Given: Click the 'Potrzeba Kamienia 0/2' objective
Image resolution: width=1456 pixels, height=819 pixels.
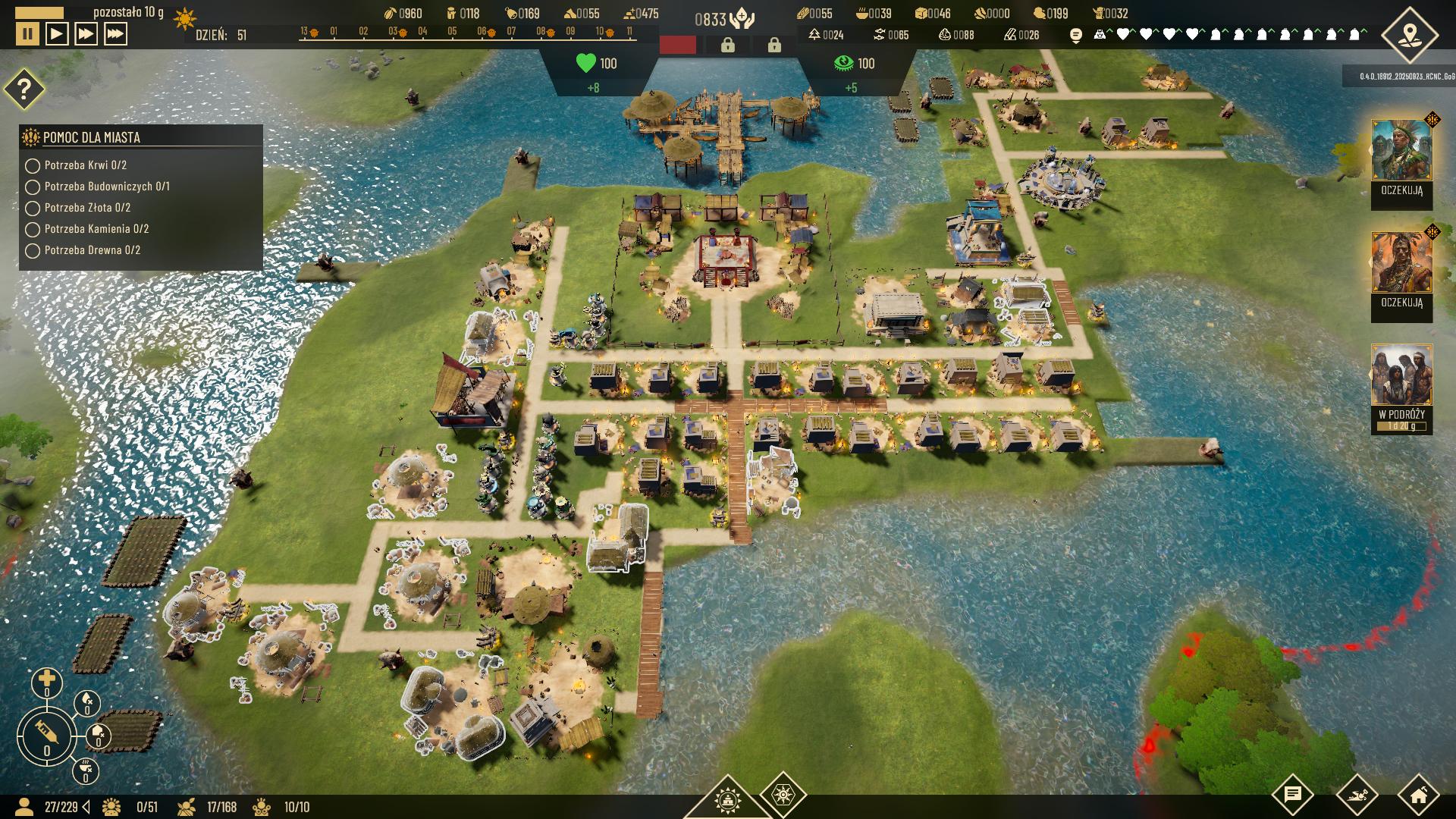Looking at the screenshot, I should click(x=96, y=229).
